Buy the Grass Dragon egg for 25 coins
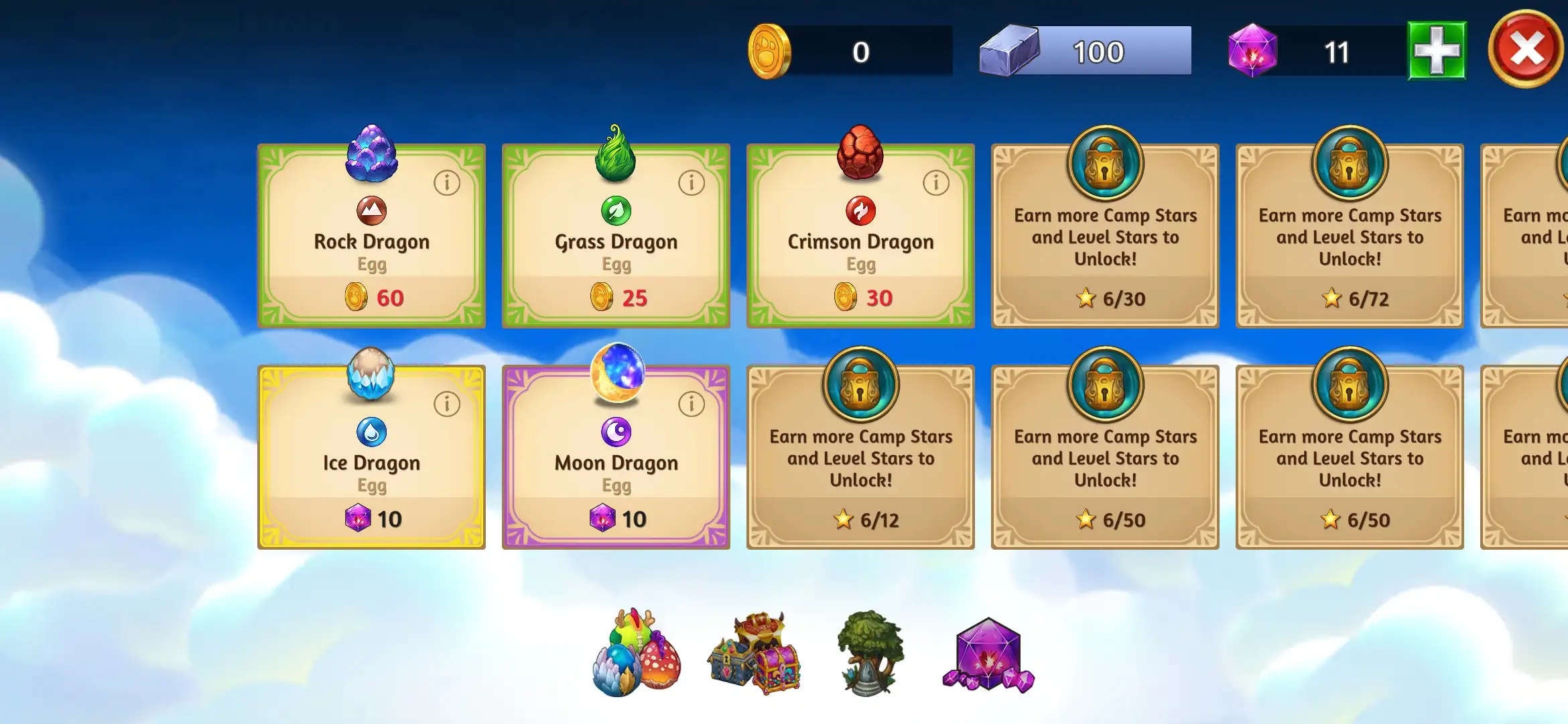 (x=615, y=297)
